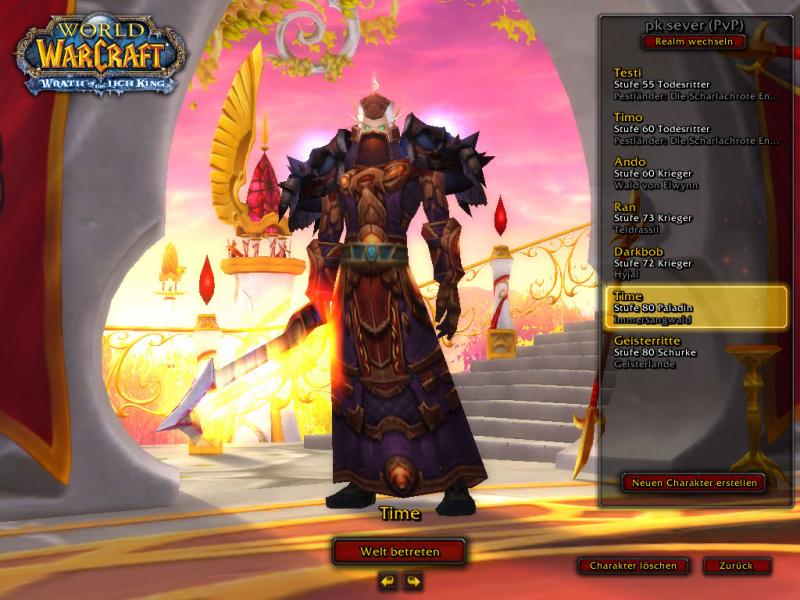
Task: Choose the level 60 Todesritter Timo
Action: coord(695,129)
